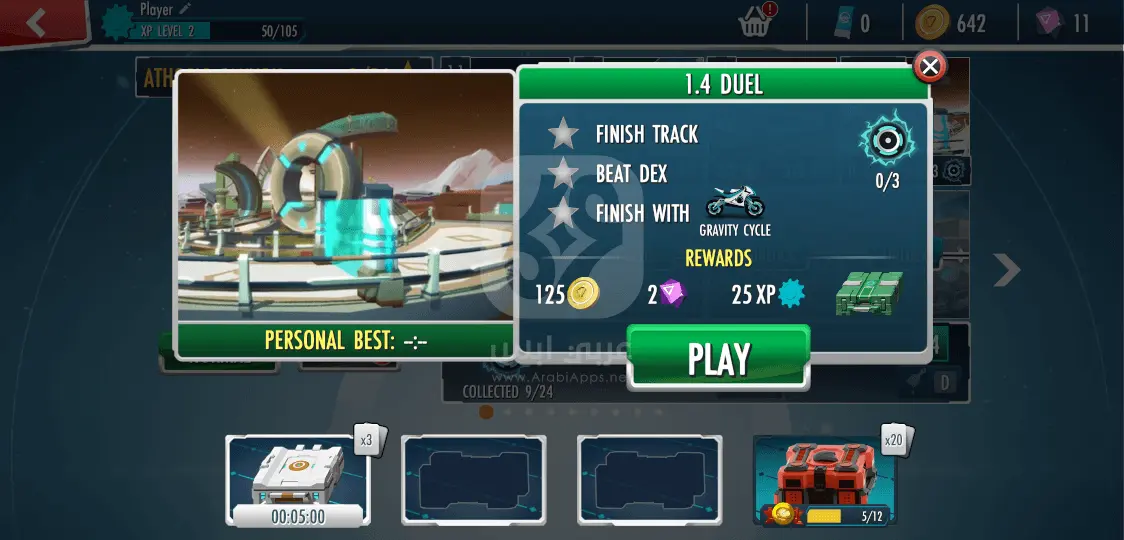Select the Gravity Cycle bike icon

735,205
